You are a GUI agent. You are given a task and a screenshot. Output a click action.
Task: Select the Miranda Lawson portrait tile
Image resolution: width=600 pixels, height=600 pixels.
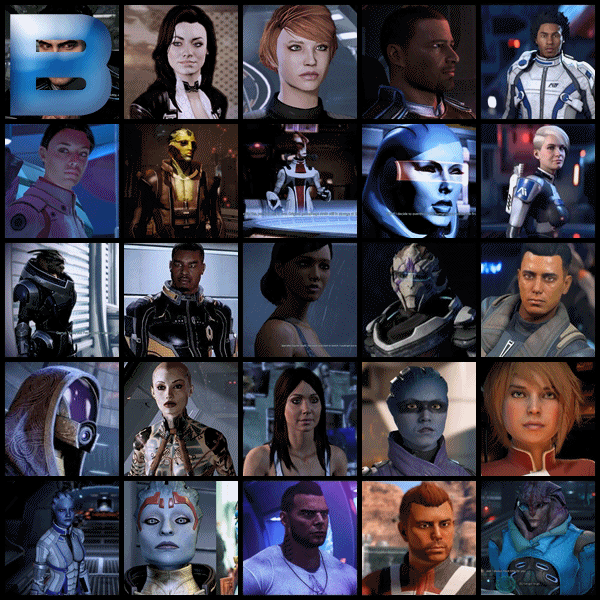(x=181, y=62)
